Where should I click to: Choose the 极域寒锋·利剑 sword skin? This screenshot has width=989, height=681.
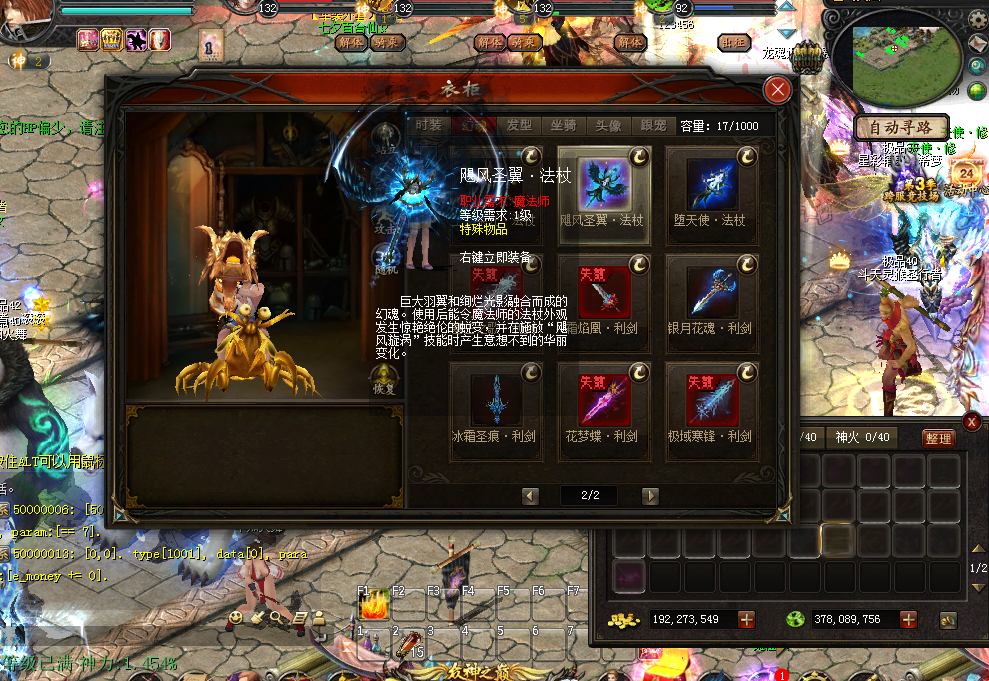click(712, 404)
